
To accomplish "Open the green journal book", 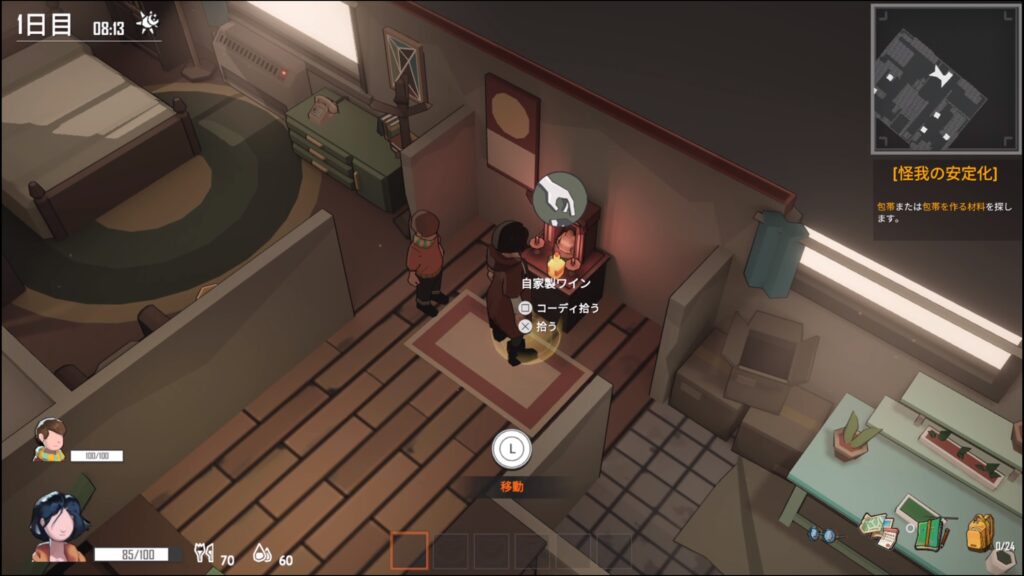I will pyautogui.click(x=930, y=533).
